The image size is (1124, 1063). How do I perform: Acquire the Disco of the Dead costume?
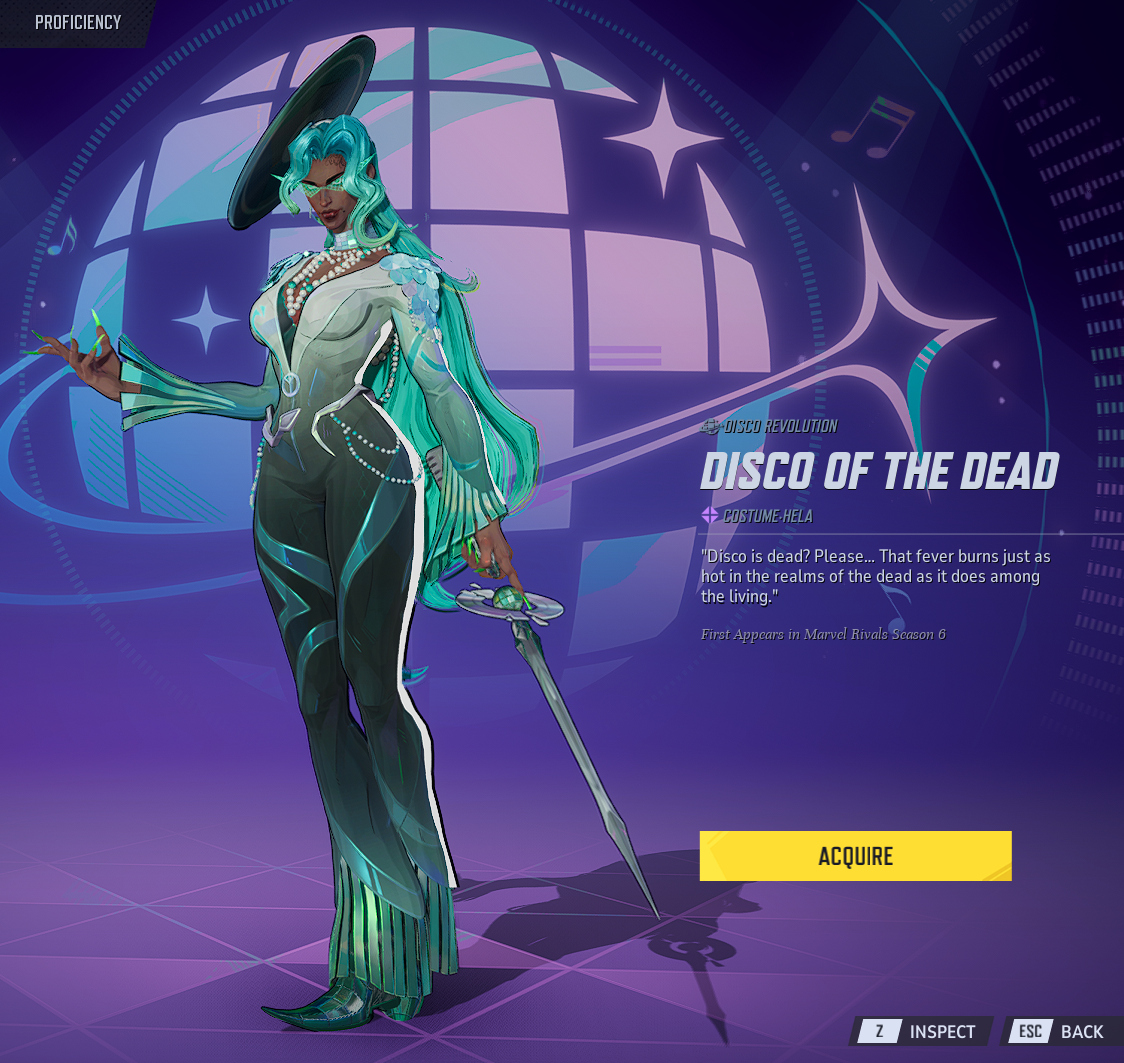(855, 856)
